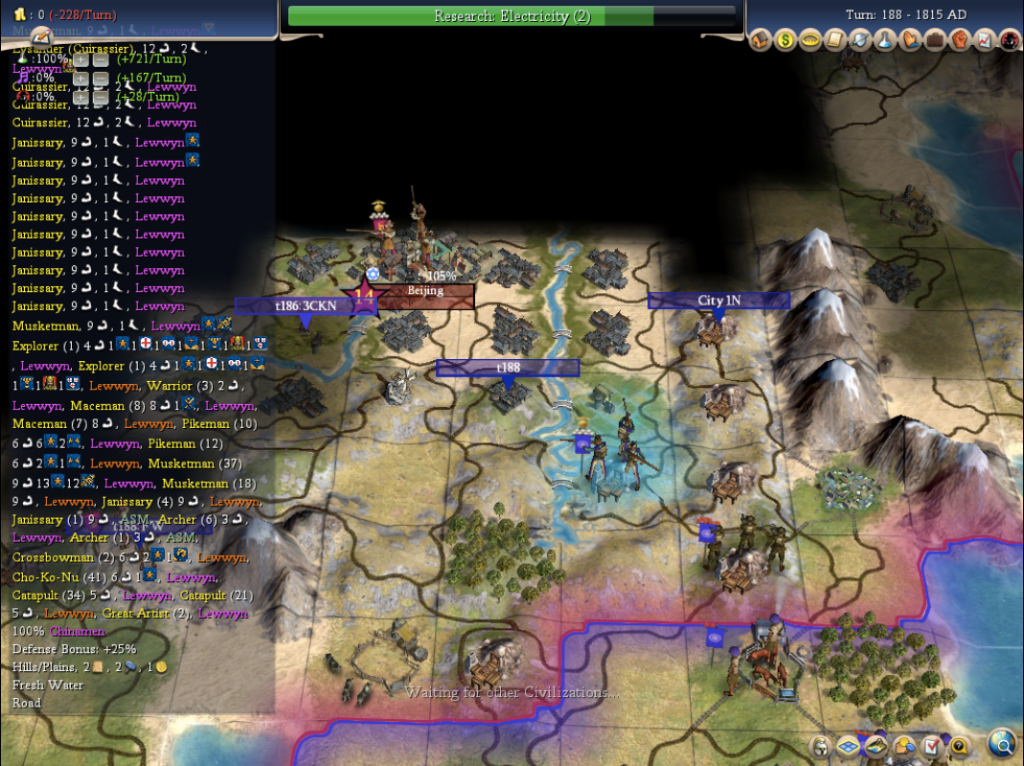Increase the culture rate with plus button
Image resolution: width=1024 pixels, height=766 pixels.
click(80, 78)
